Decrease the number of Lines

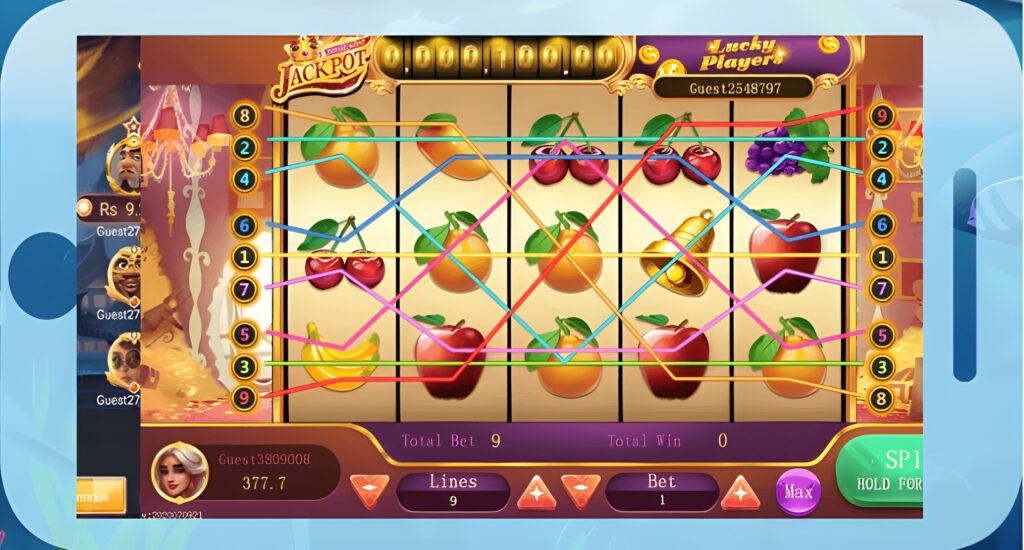click(x=370, y=491)
